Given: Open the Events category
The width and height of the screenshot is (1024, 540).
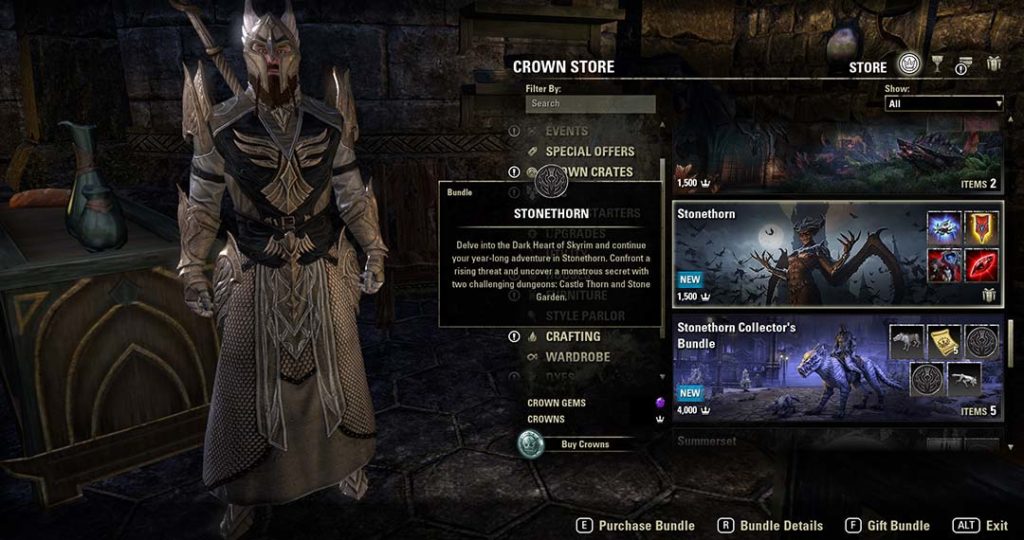Looking at the screenshot, I should pyautogui.click(x=566, y=131).
